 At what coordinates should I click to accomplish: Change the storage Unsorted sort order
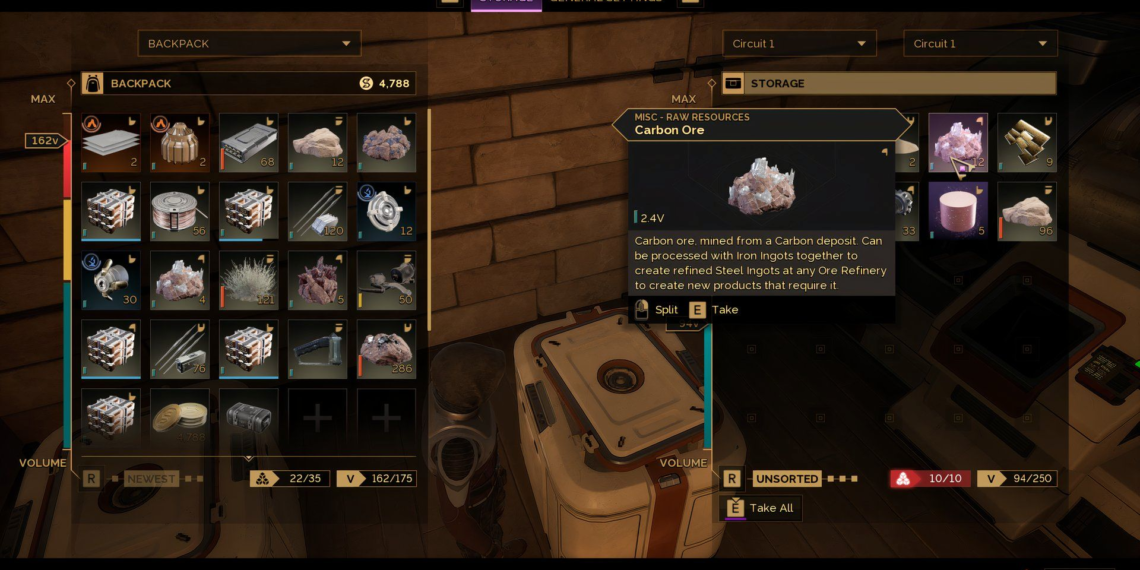(788, 479)
